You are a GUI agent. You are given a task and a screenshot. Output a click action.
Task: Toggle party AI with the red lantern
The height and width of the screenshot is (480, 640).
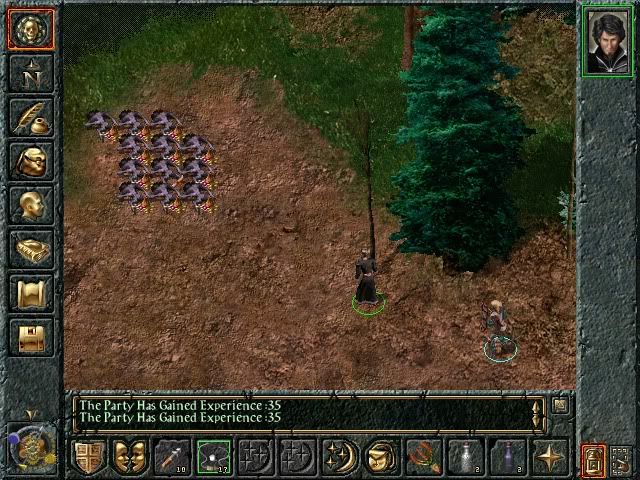594,459
